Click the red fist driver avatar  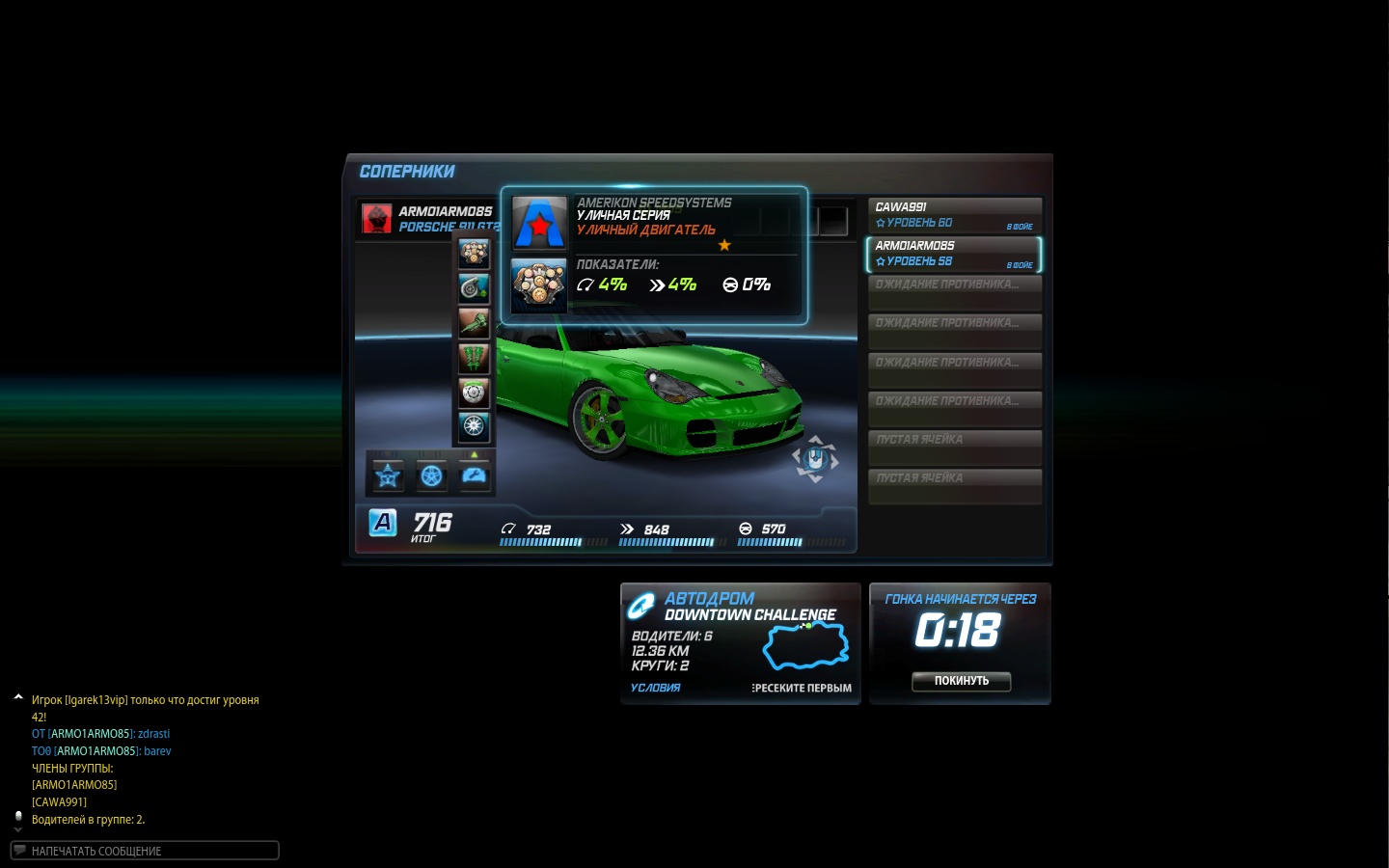click(376, 219)
